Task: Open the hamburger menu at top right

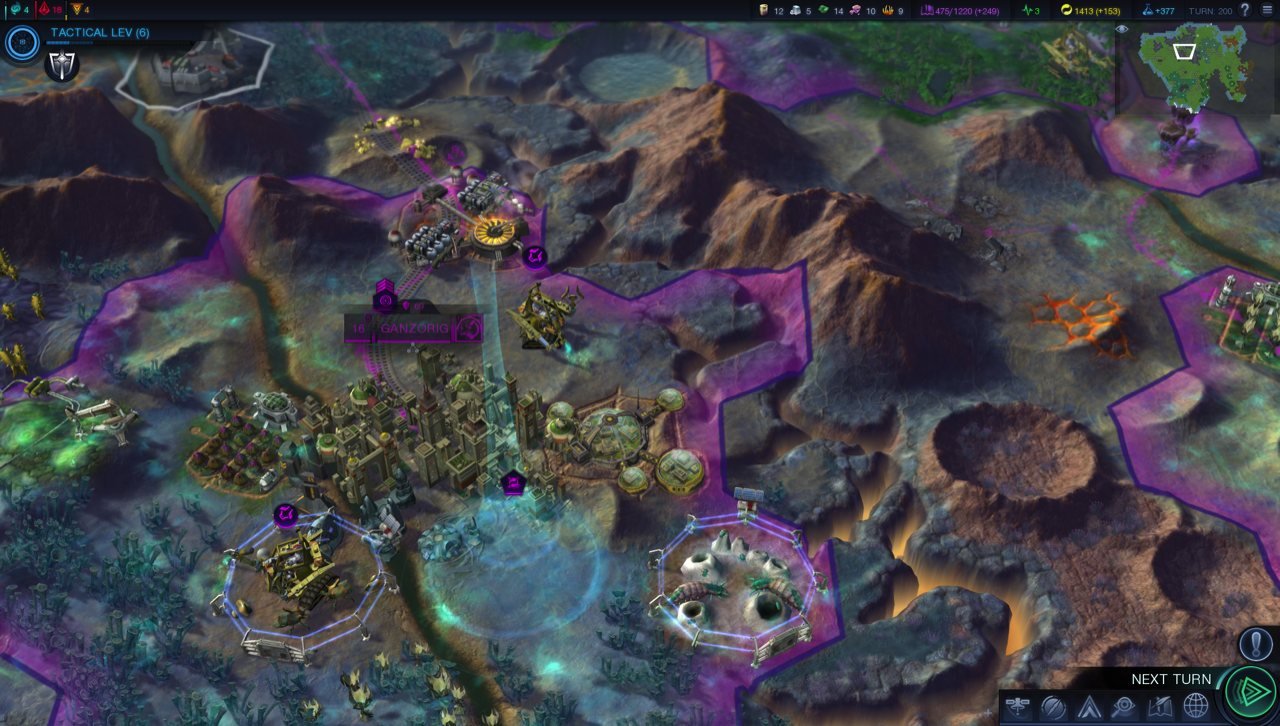Action: tap(1267, 10)
